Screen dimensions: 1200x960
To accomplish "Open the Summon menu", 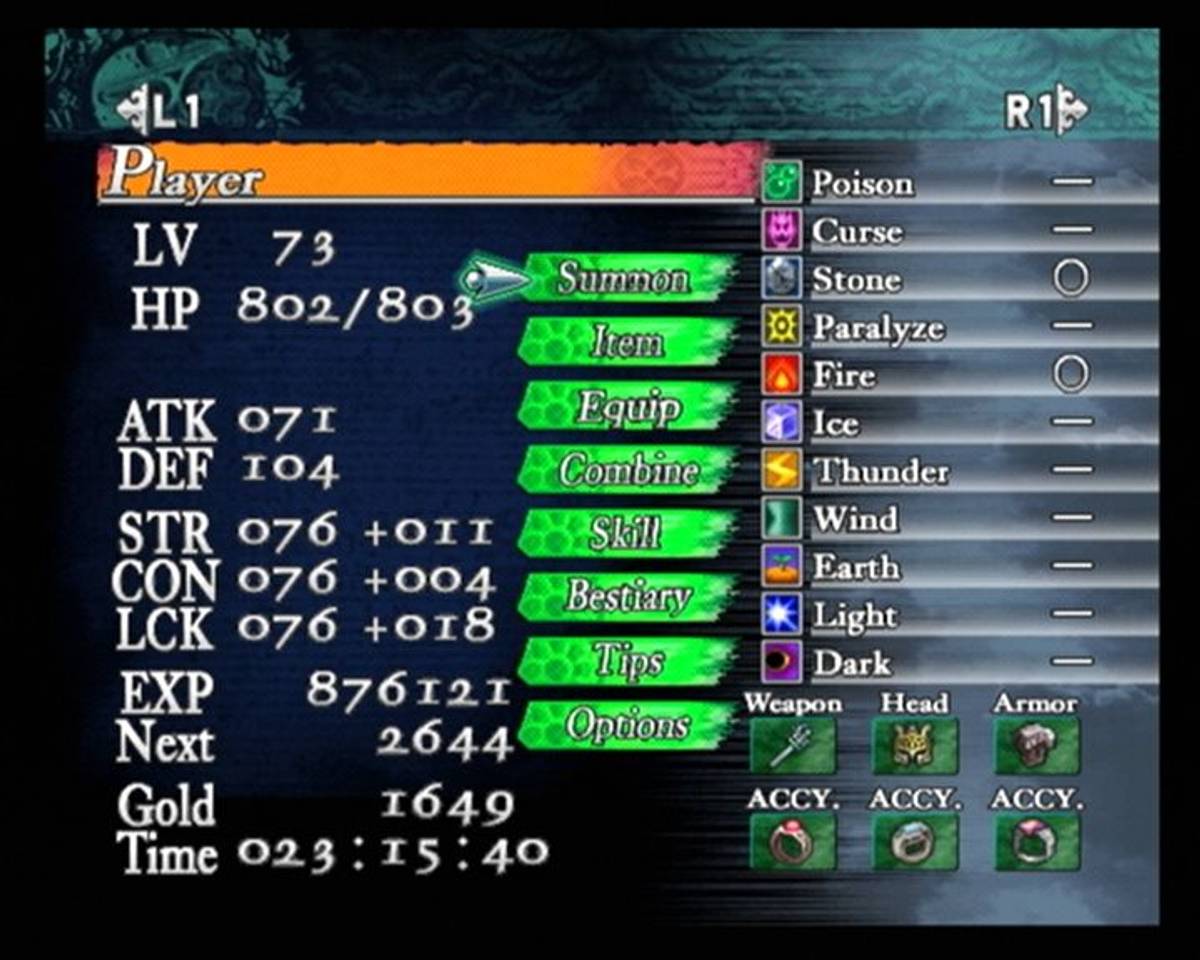I will pyautogui.click(x=624, y=278).
